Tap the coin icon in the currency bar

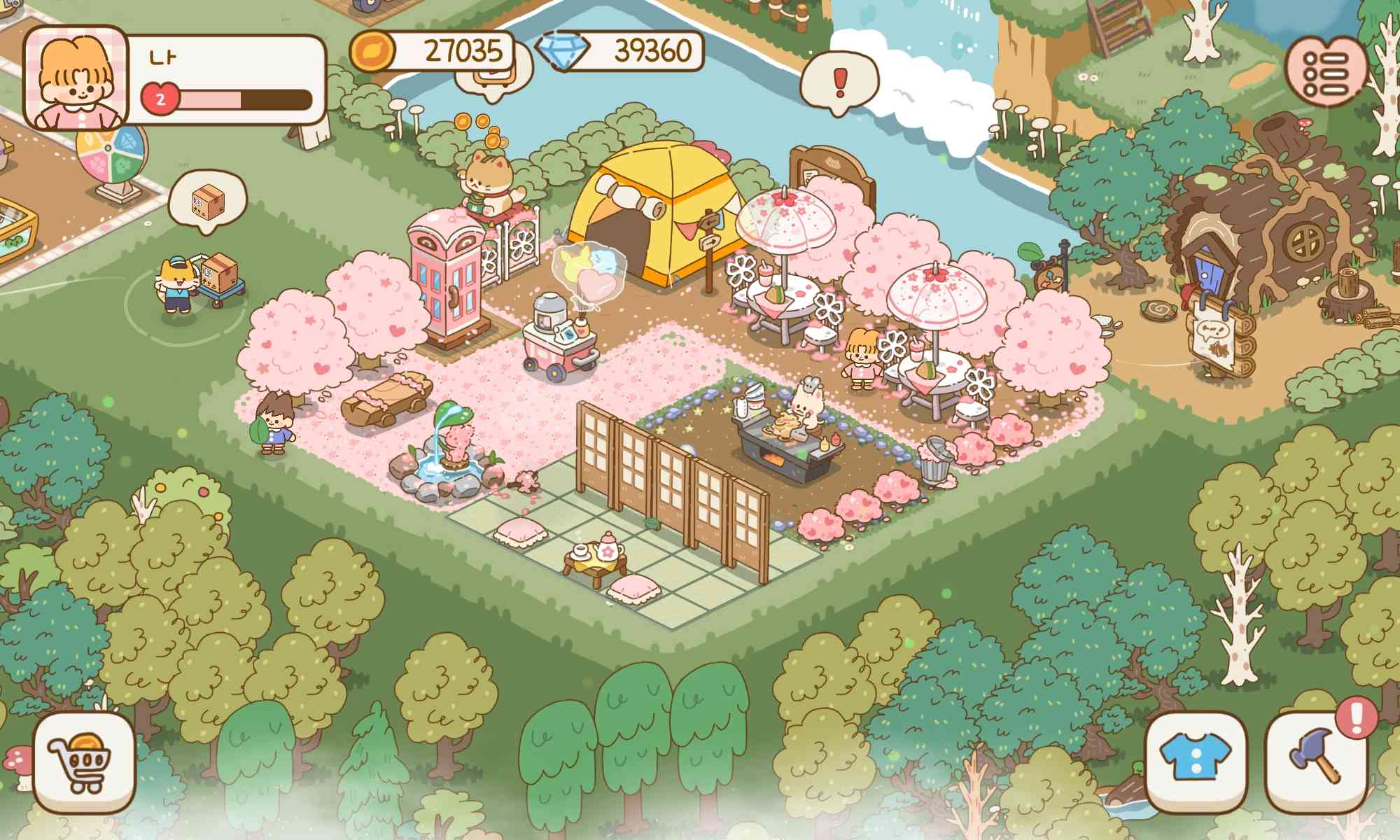(373, 49)
